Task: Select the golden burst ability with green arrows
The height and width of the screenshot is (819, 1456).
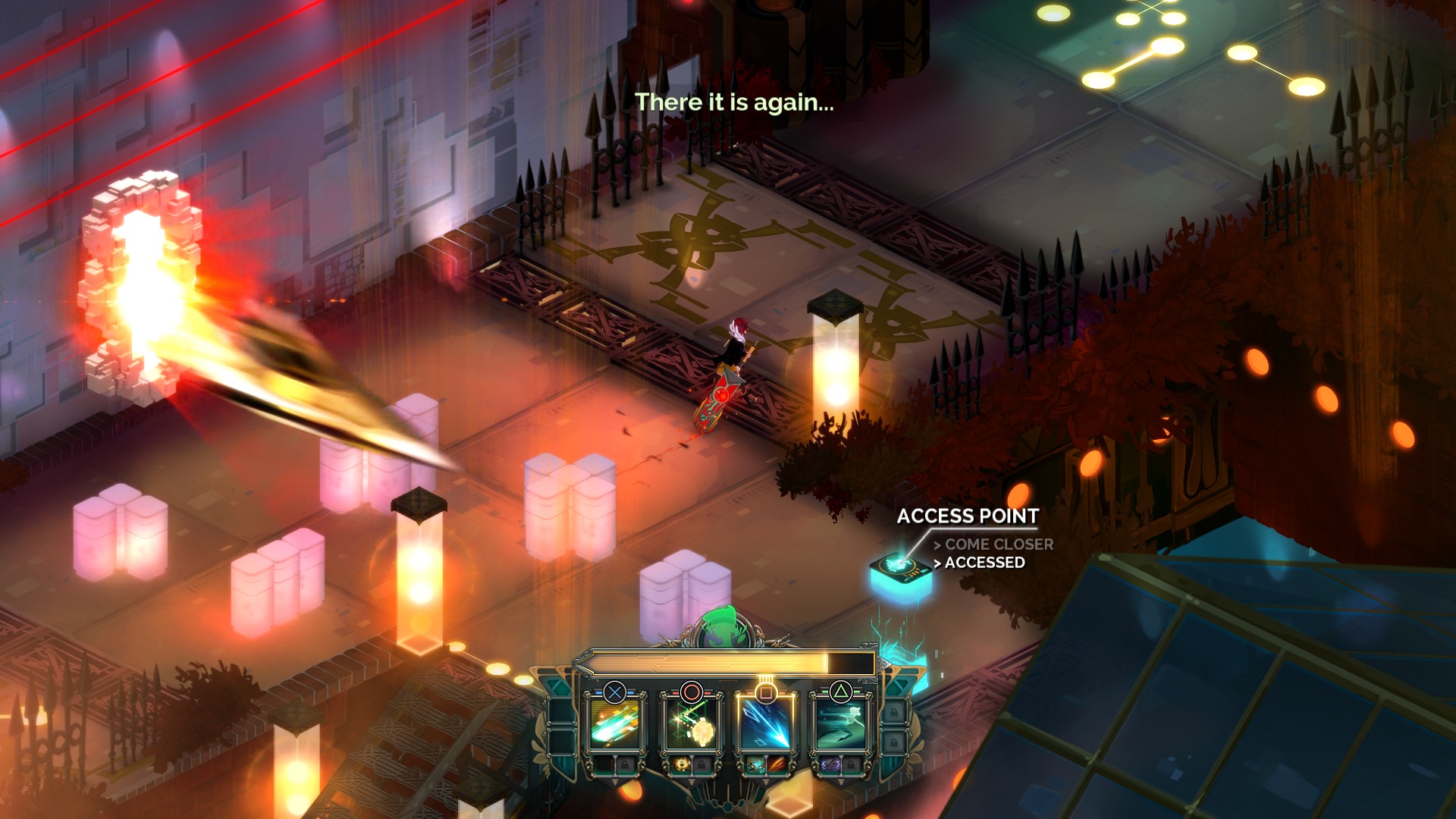Action: pyautogui.click(x=691, y=725)
